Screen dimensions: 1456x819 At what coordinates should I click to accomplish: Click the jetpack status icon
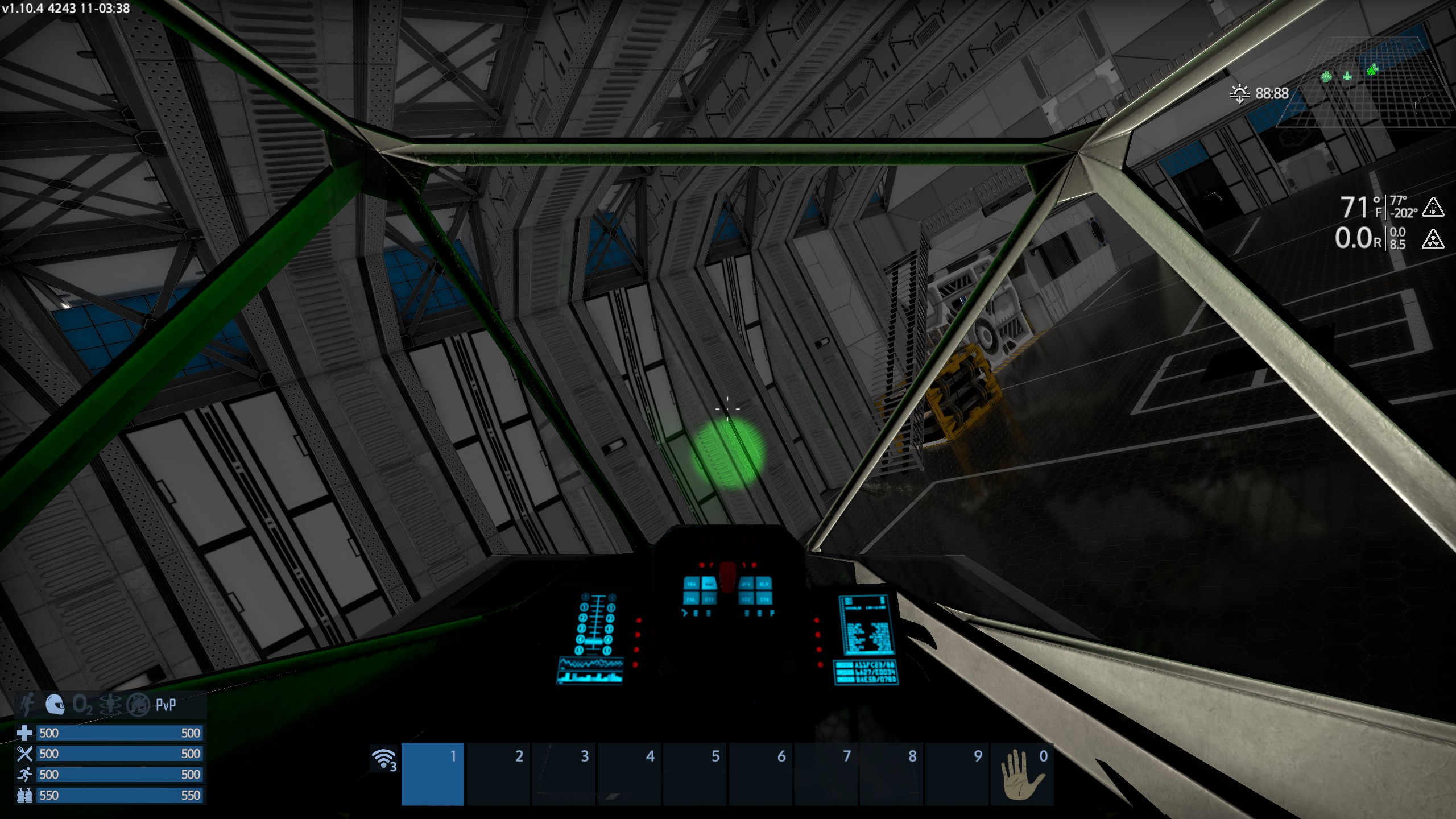(x=27, y=705)
